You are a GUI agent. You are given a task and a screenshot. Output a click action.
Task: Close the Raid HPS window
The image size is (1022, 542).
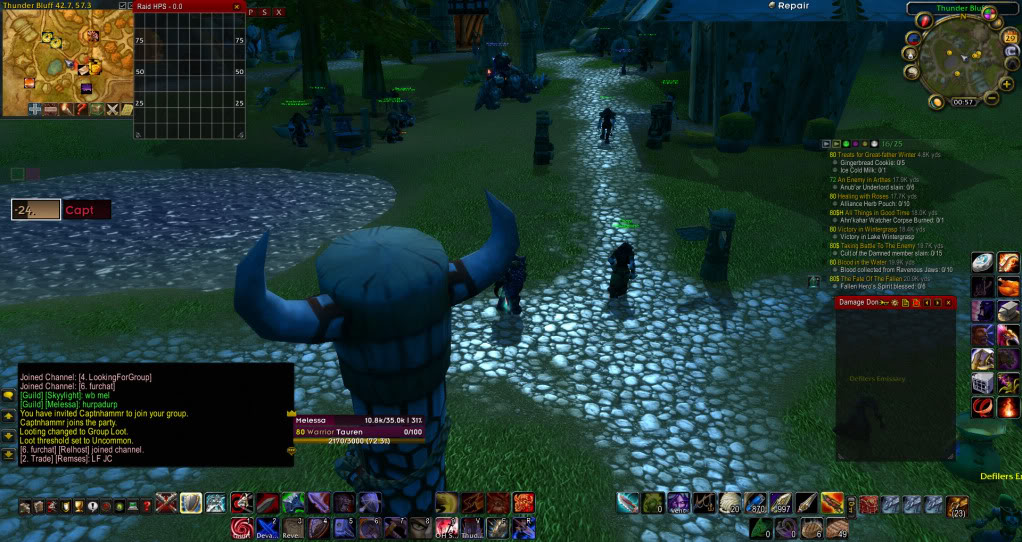coord(238,6)
